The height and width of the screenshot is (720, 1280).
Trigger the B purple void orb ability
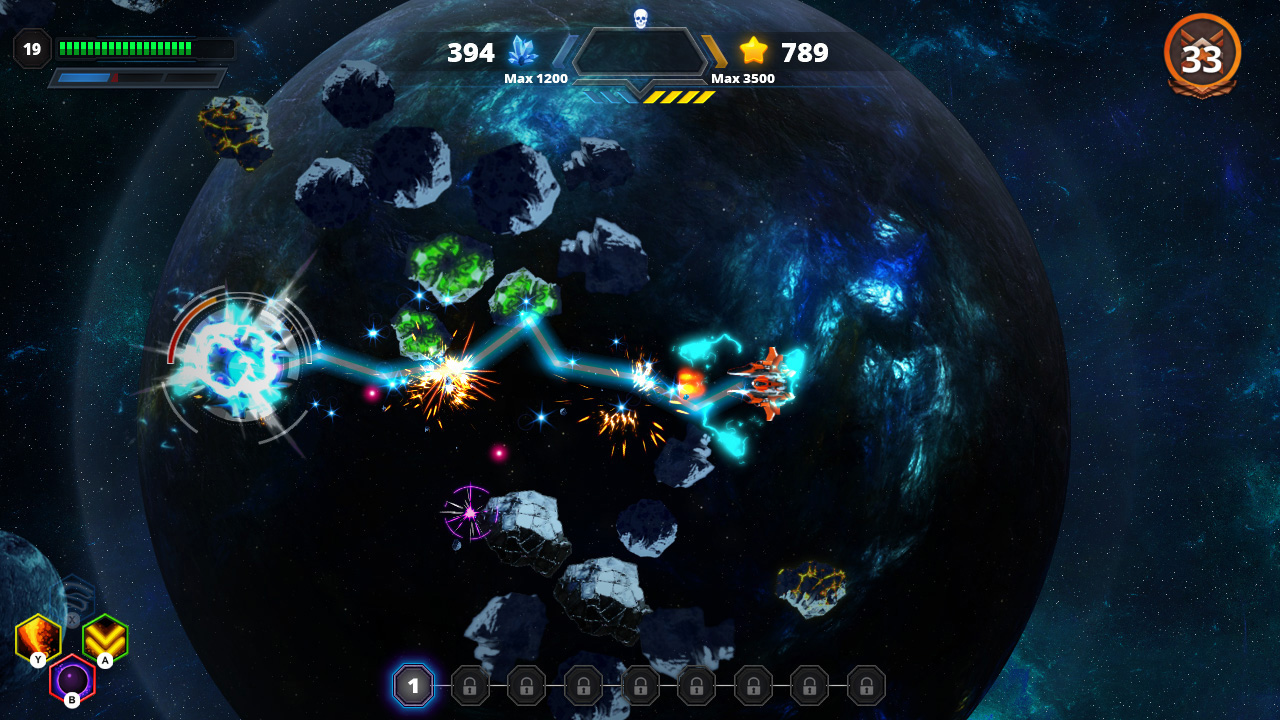[x=70, y=678]
